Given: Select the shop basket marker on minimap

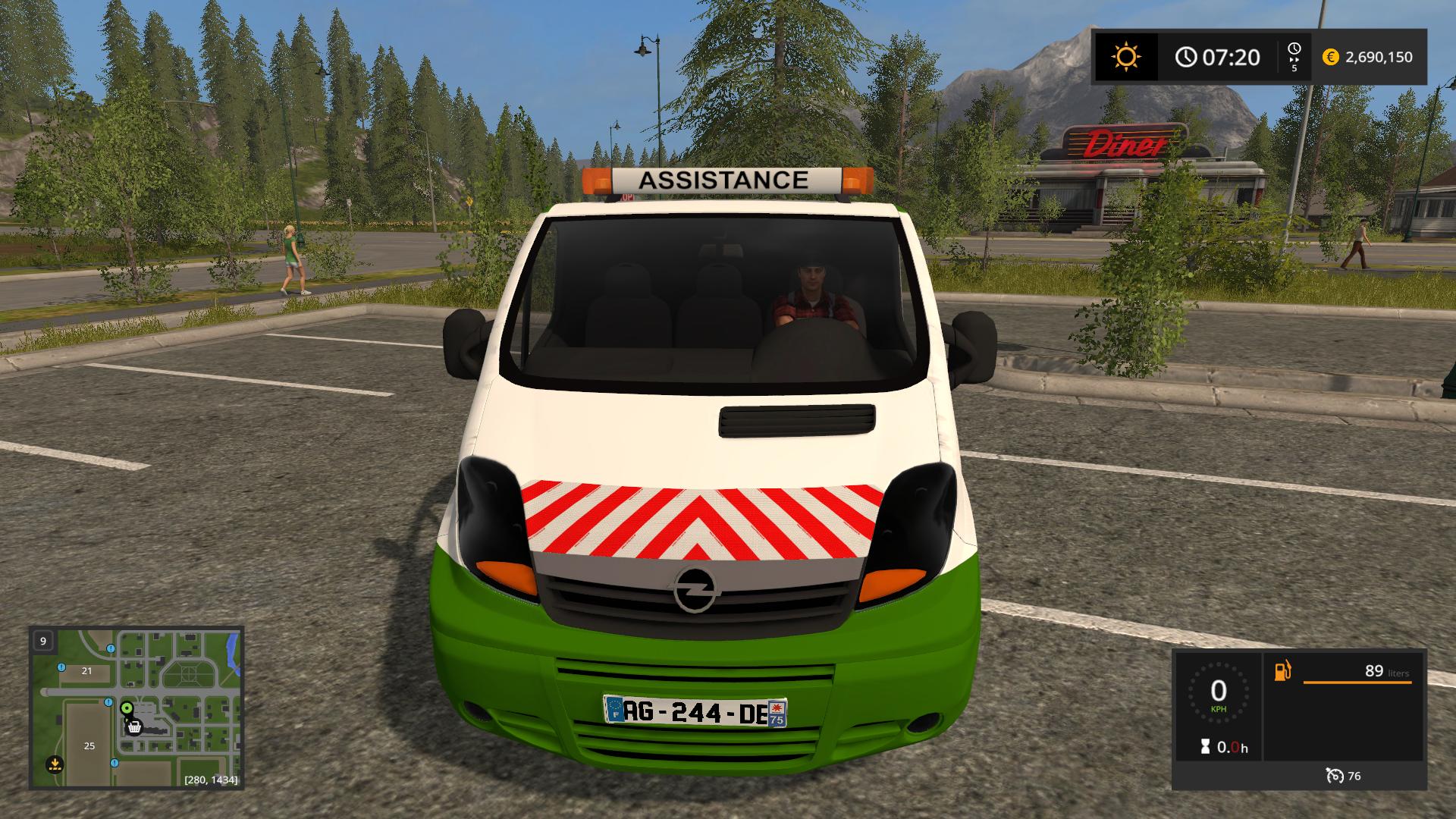Looking at the screenshot, I should point(134,726).
